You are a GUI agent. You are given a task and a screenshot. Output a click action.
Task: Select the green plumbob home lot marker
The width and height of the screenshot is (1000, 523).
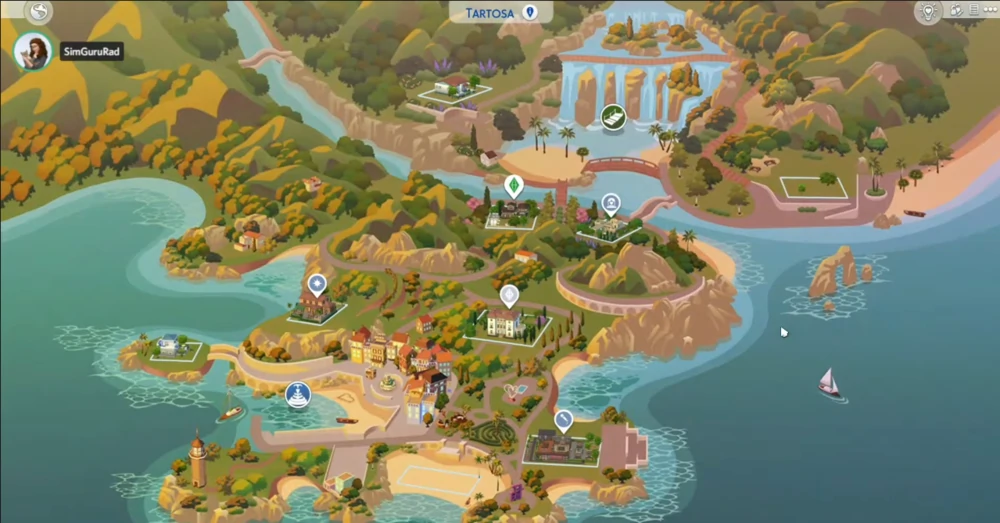(513, 187)
